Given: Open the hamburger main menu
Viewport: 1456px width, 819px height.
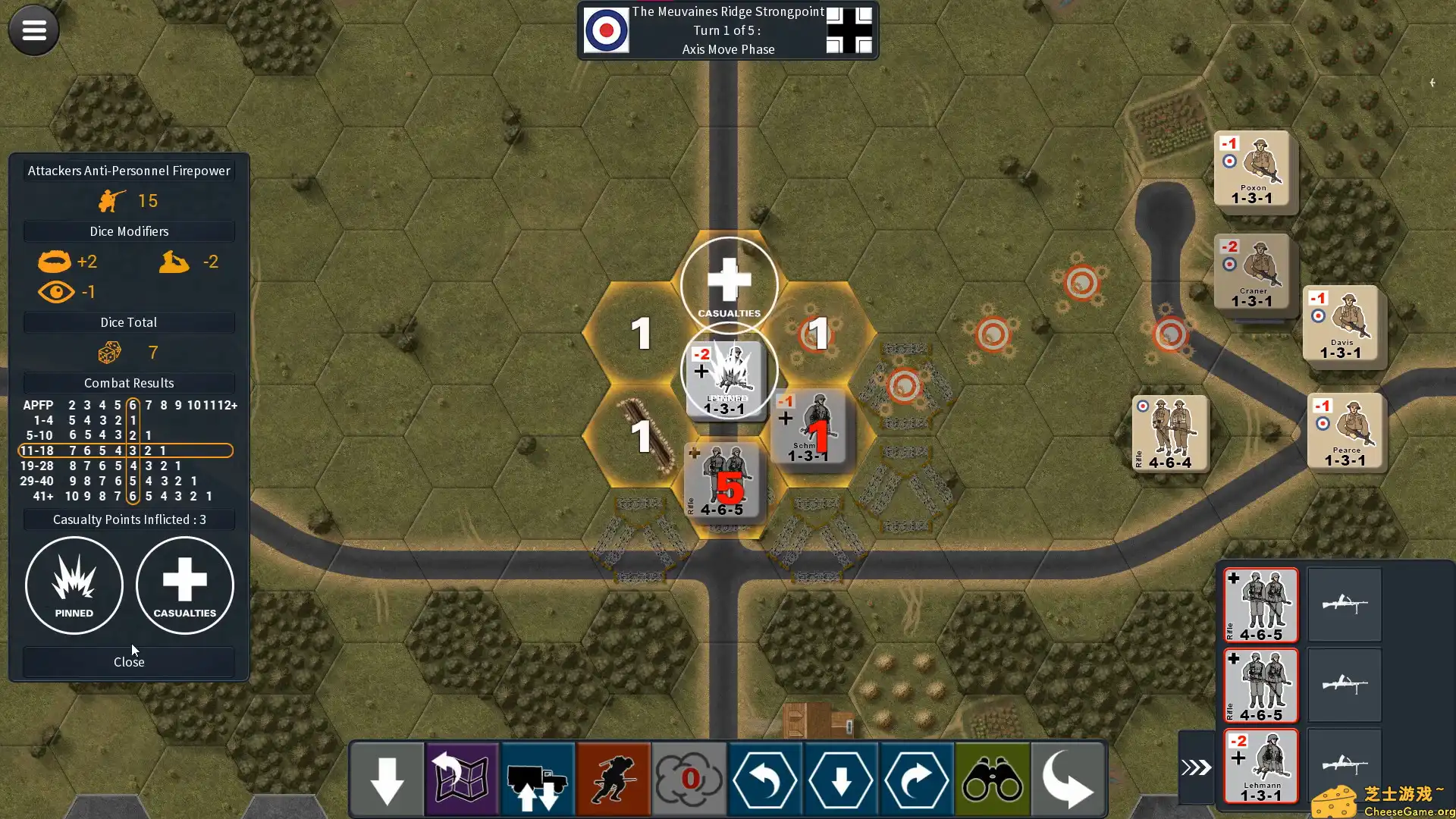Looking at the screenshot, I should [x=33, y=30].
